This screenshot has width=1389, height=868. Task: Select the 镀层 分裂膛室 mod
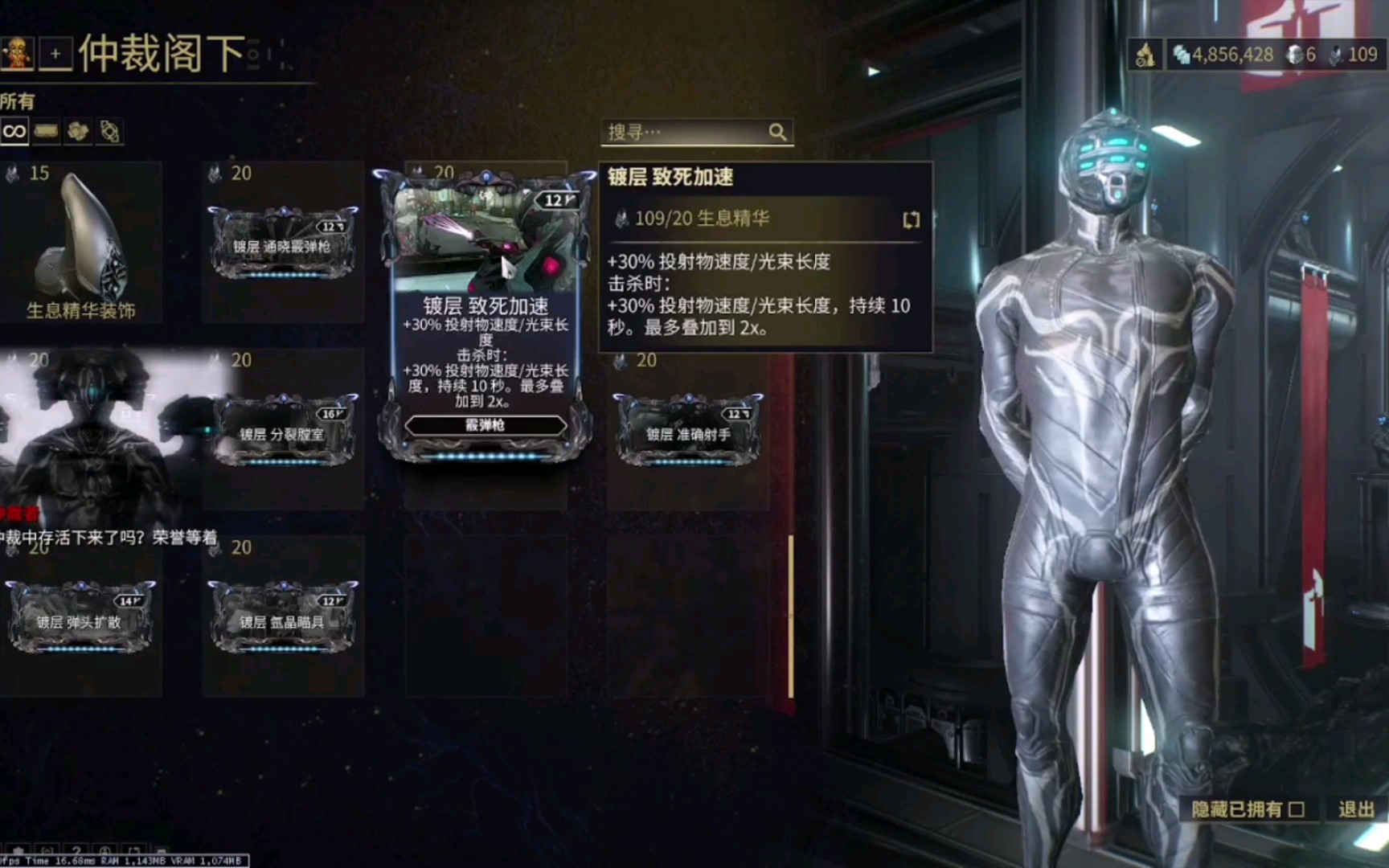283,432
